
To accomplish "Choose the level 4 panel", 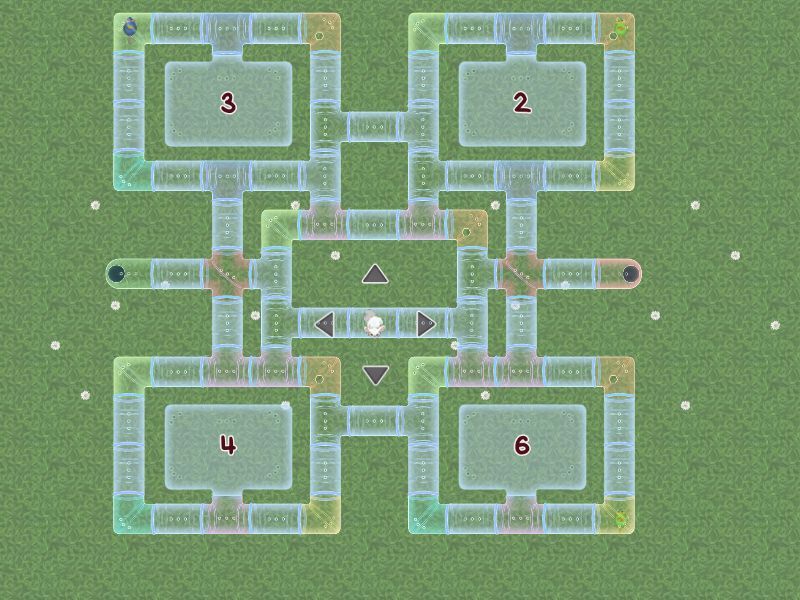I will 228,446.
